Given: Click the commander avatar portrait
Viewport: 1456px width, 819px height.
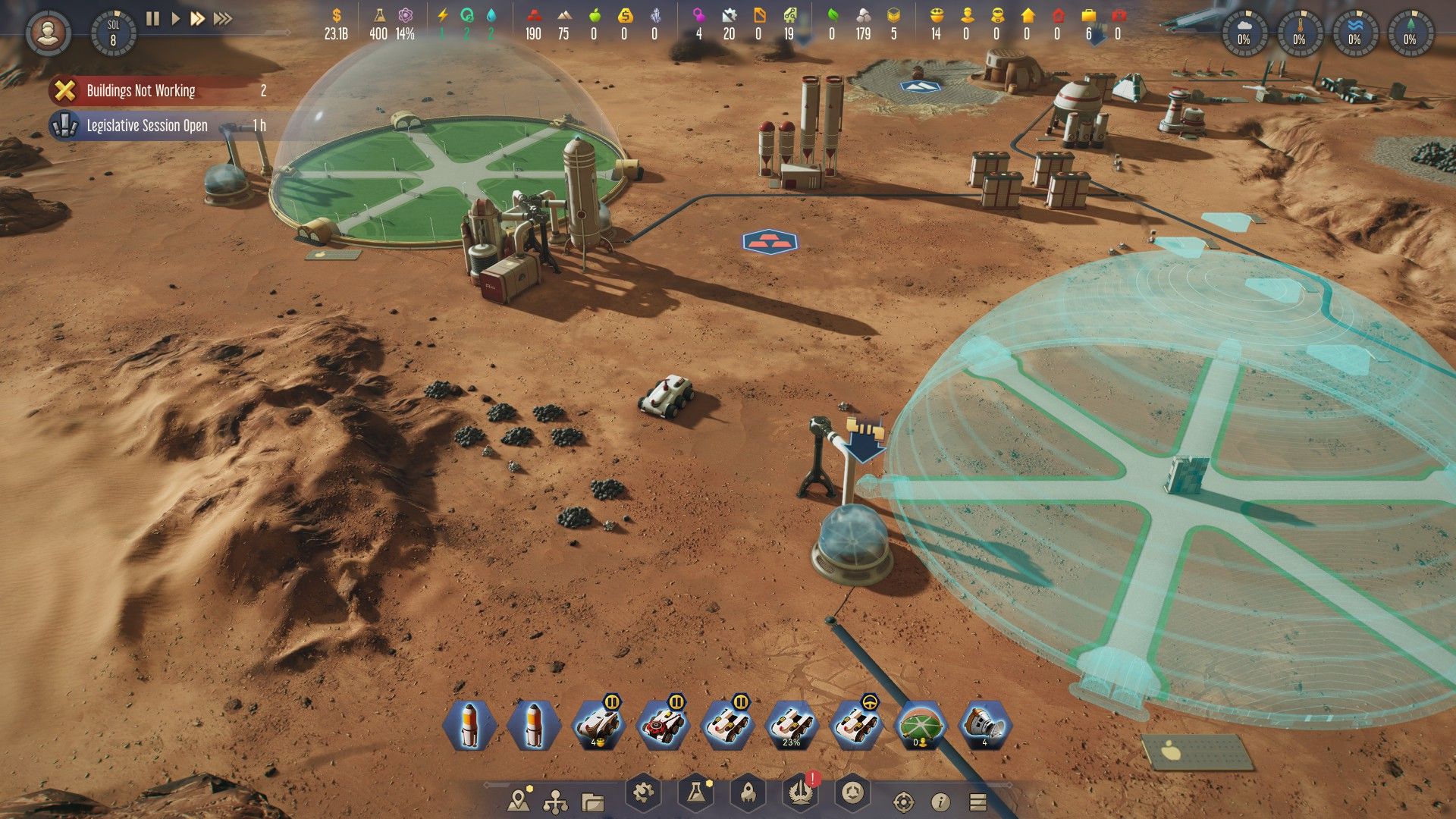Looking at the screenshot, I should pos(47,30).
